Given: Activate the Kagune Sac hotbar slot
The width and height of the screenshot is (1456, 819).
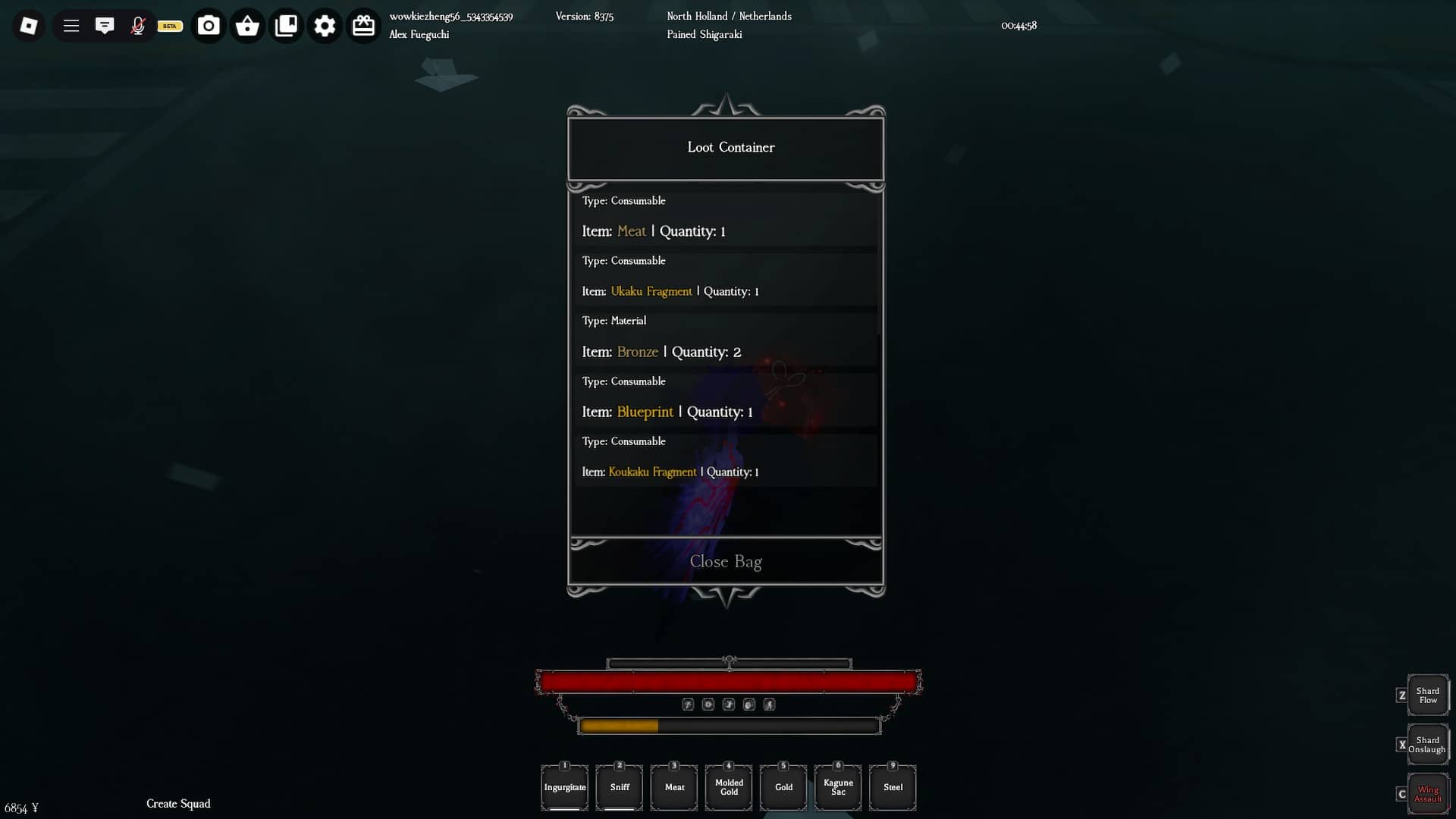Looking at the screenshot, I should (x=837, y=787).
